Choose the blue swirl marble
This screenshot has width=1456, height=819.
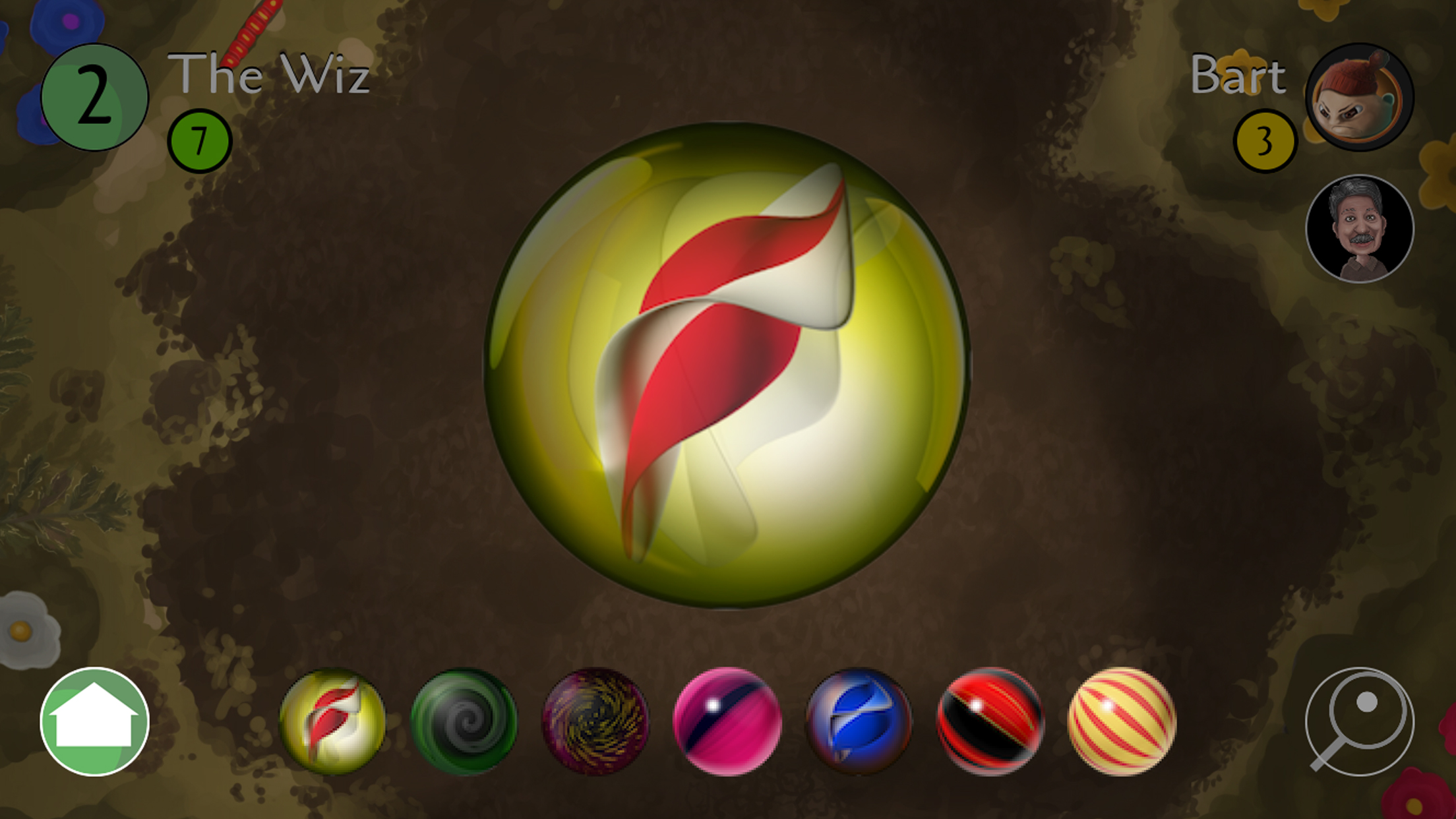859,721
